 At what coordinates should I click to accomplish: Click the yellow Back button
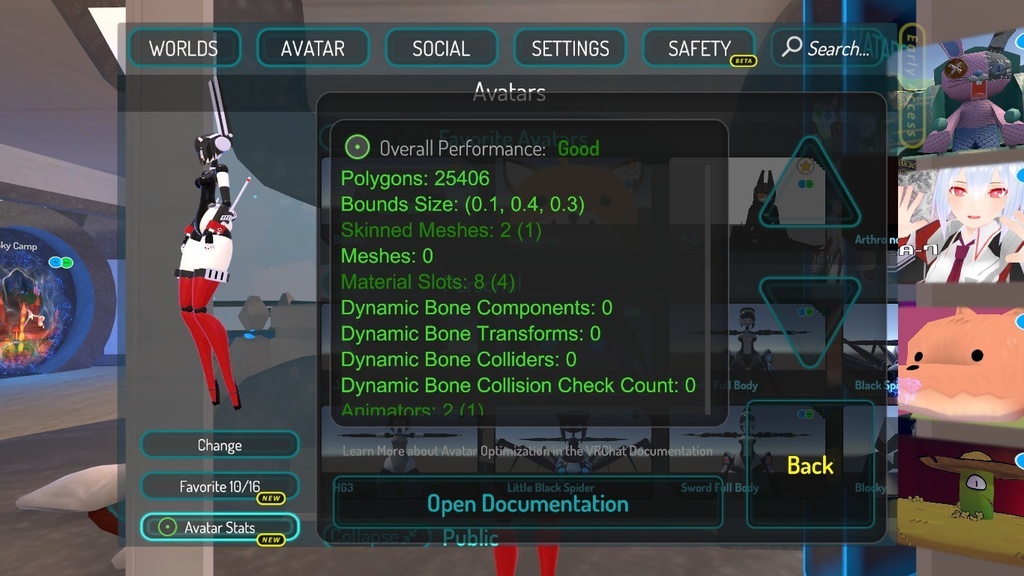pyautogui.click(x=810, y=465)
